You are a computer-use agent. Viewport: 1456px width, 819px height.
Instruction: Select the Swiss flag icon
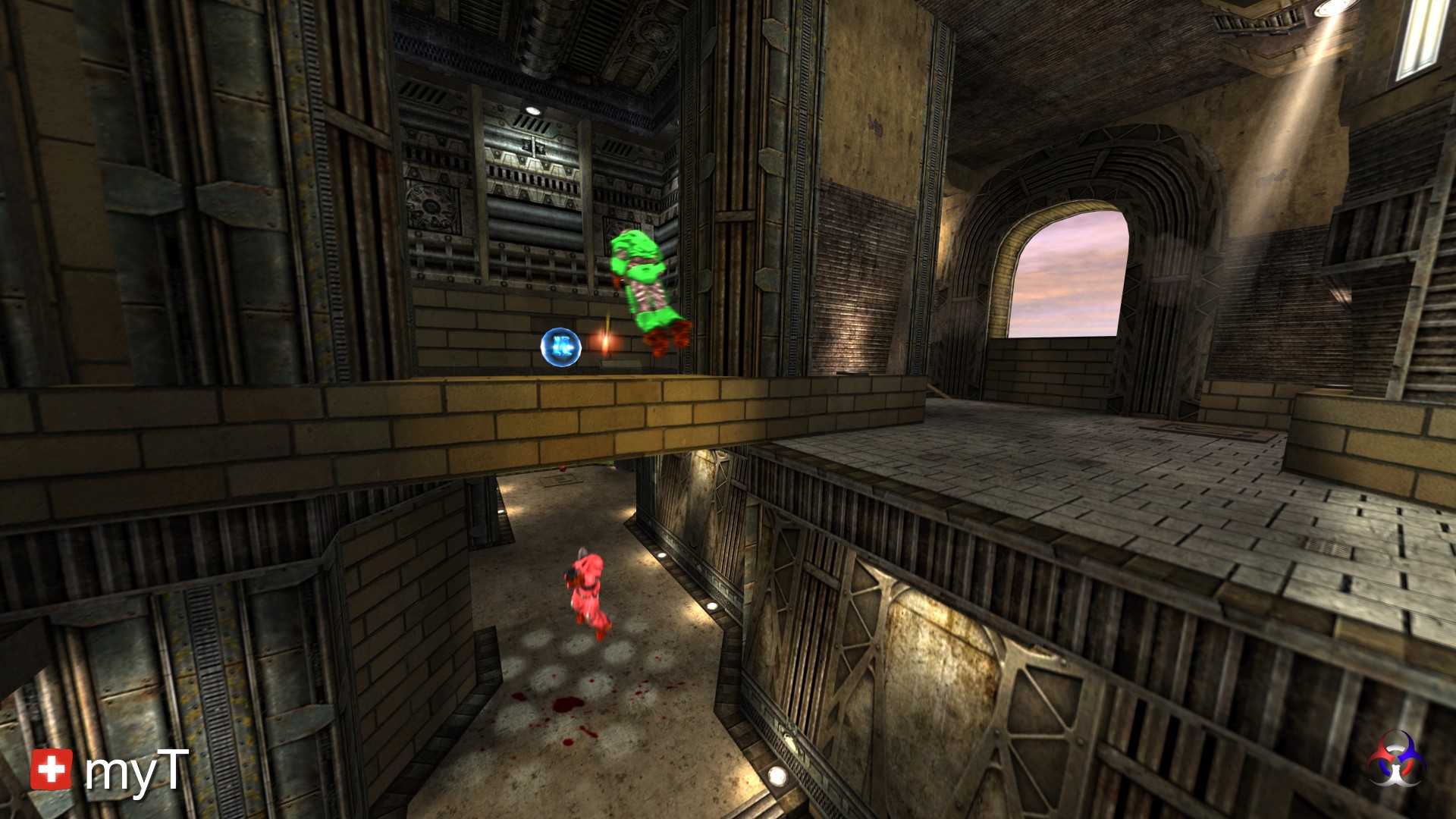coord(52,769)
